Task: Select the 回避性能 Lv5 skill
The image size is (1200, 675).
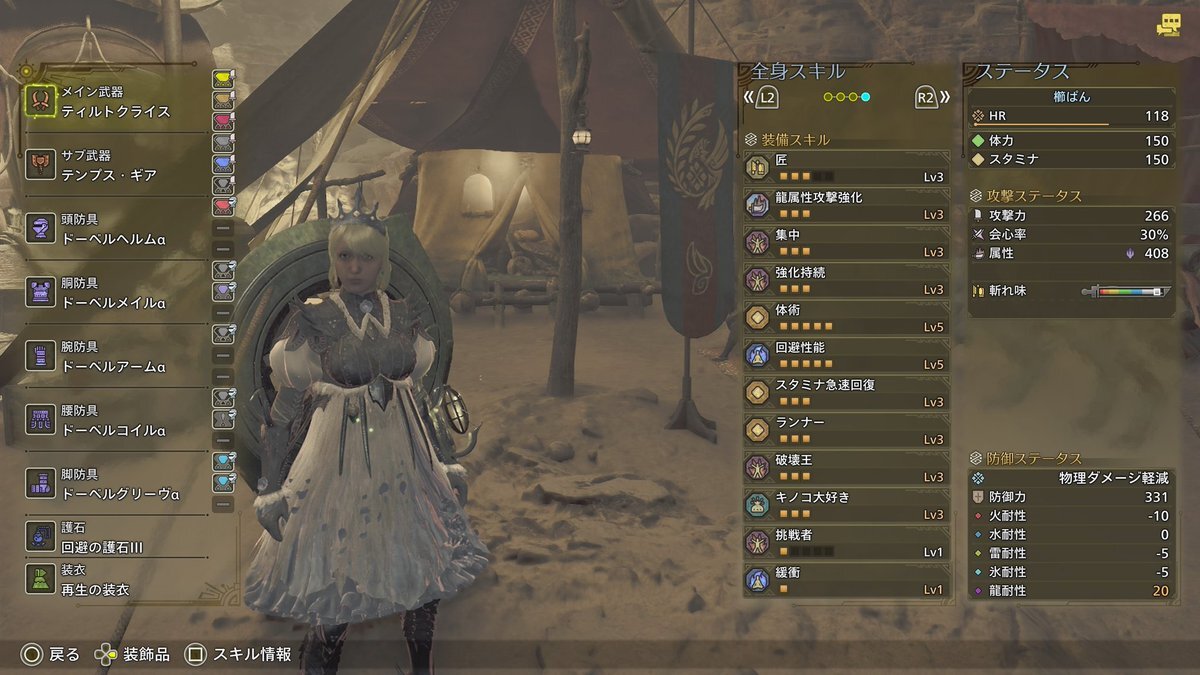Action: [x=846, y=355]
